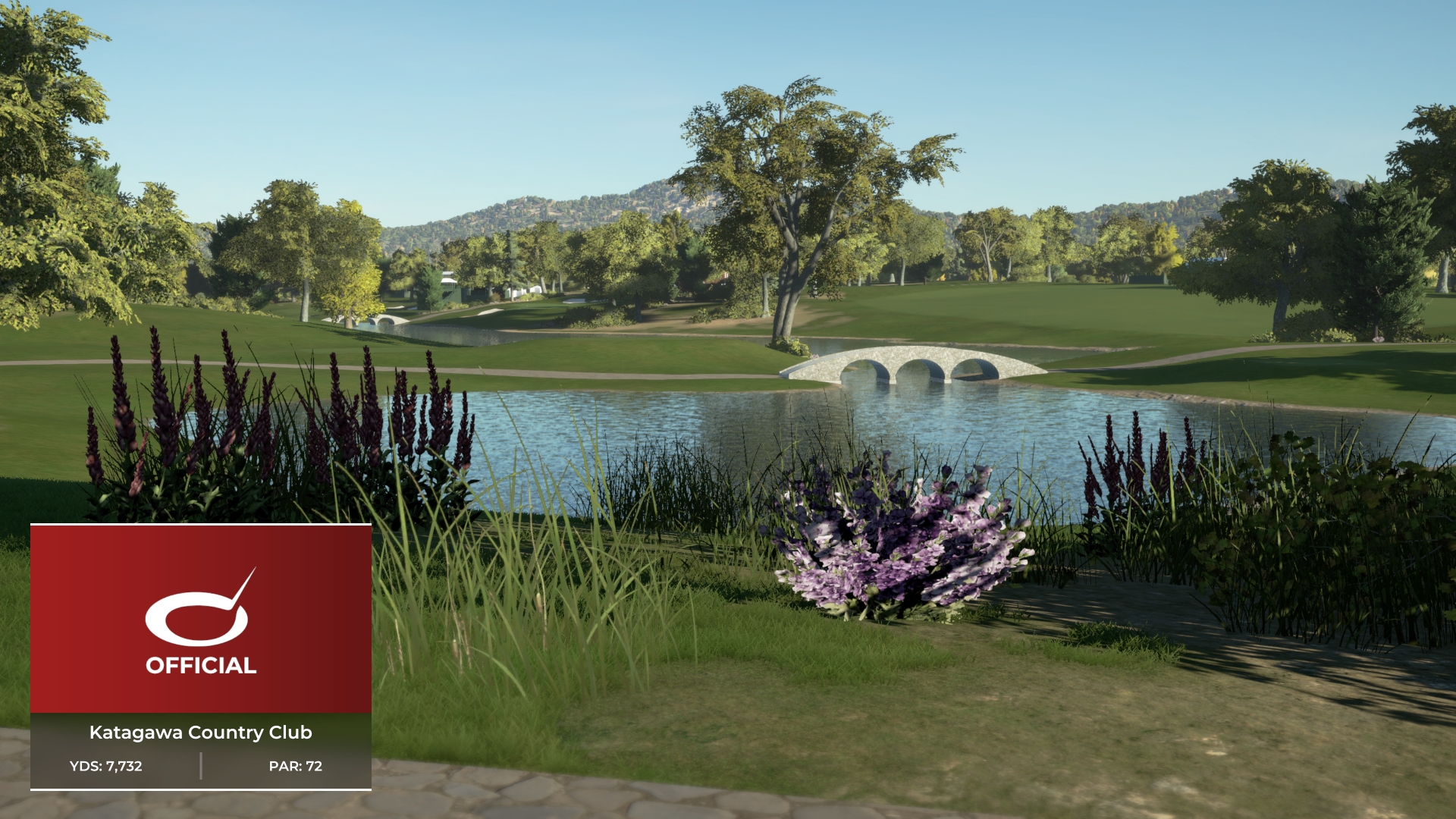This screenshot has width=1456, height=819.
Task: Open the par details section
Action: 296,766
